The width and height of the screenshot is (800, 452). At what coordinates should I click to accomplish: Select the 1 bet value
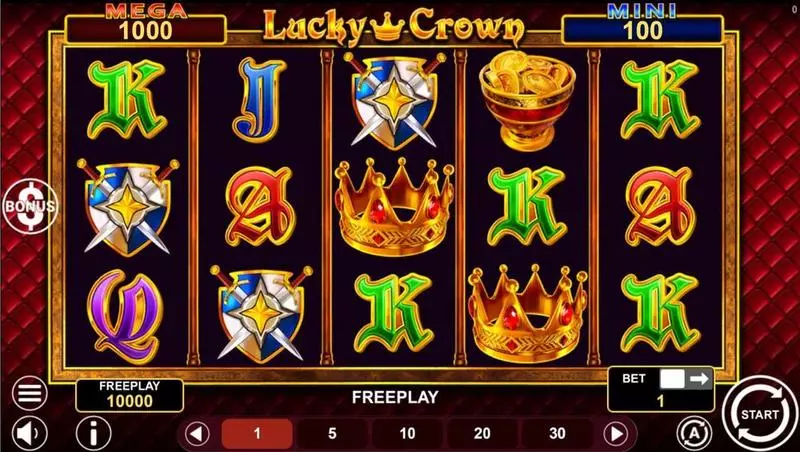coord(256,434)
